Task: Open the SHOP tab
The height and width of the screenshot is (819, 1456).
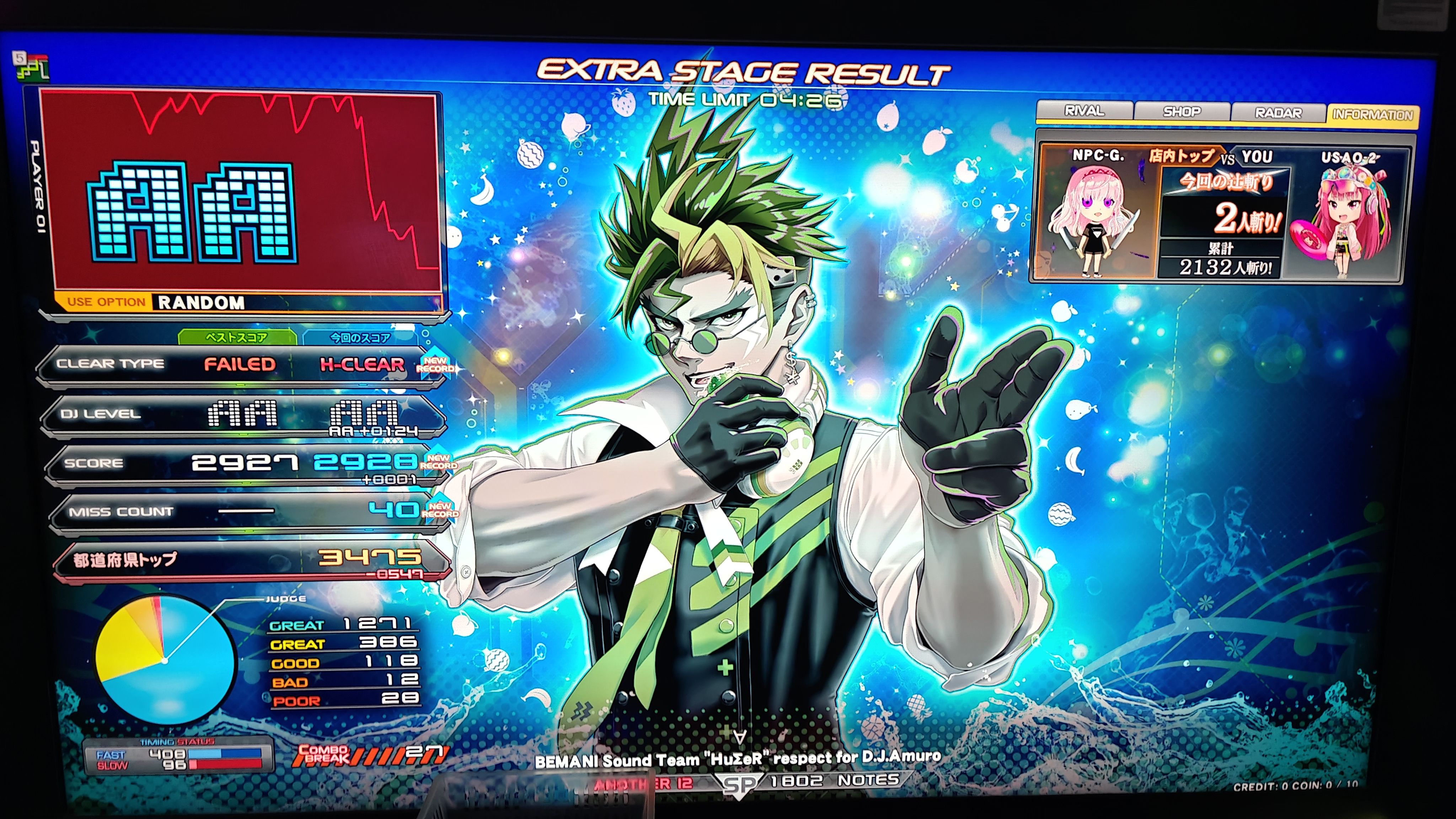Action: click(x=1181, y=112)
